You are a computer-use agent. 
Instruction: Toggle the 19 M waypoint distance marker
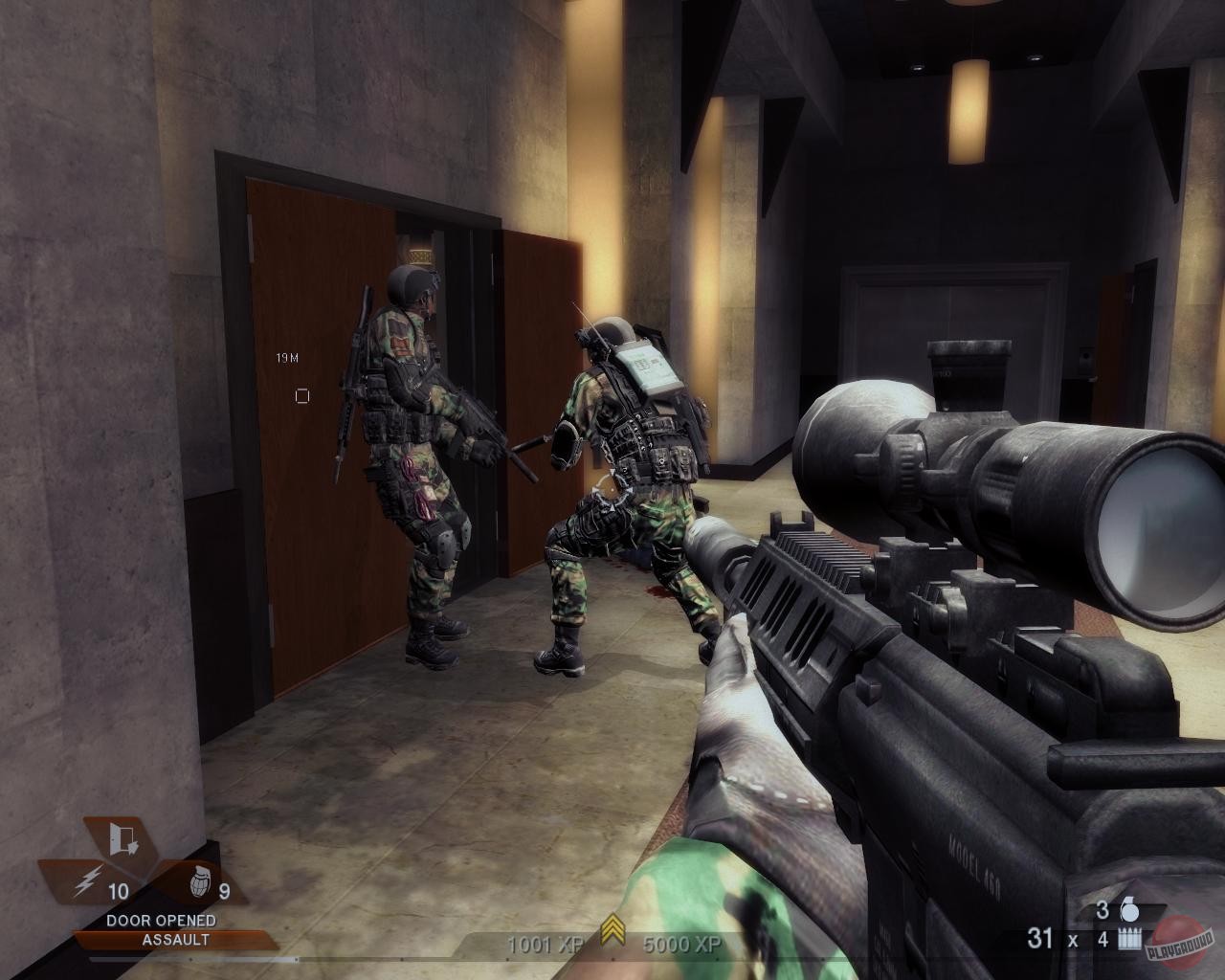286,356
